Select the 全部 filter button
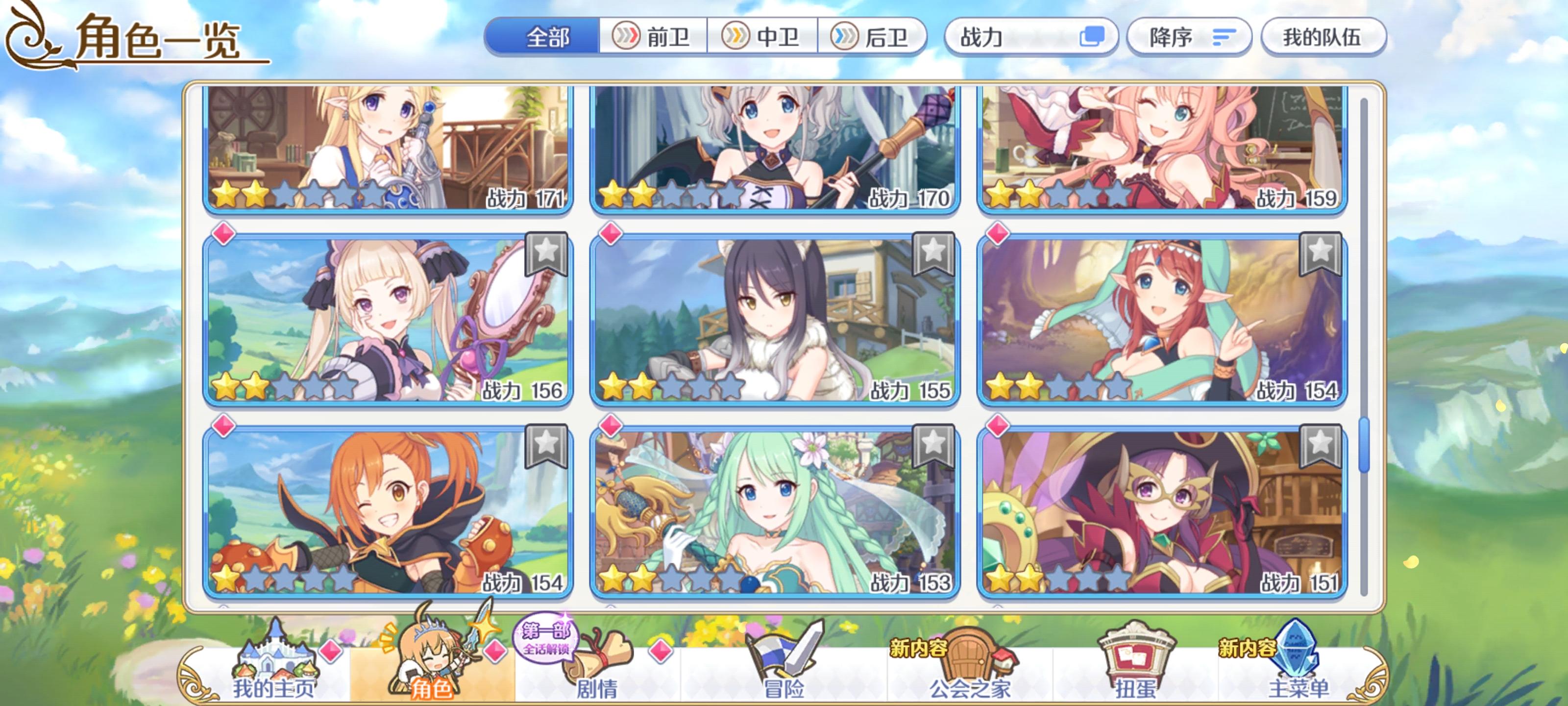This screenshot has width=1568, height=706. click(548, 38)
